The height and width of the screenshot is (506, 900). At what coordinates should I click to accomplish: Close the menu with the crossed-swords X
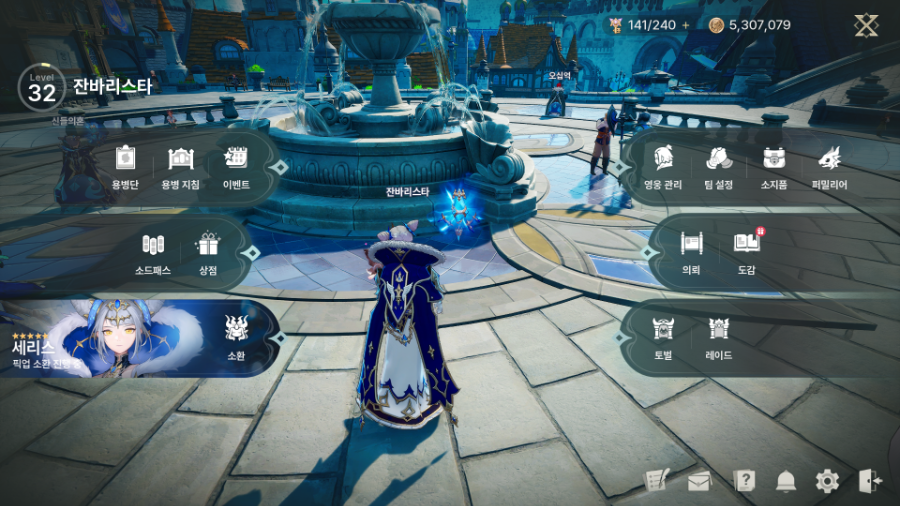click(x=866, y=25)
